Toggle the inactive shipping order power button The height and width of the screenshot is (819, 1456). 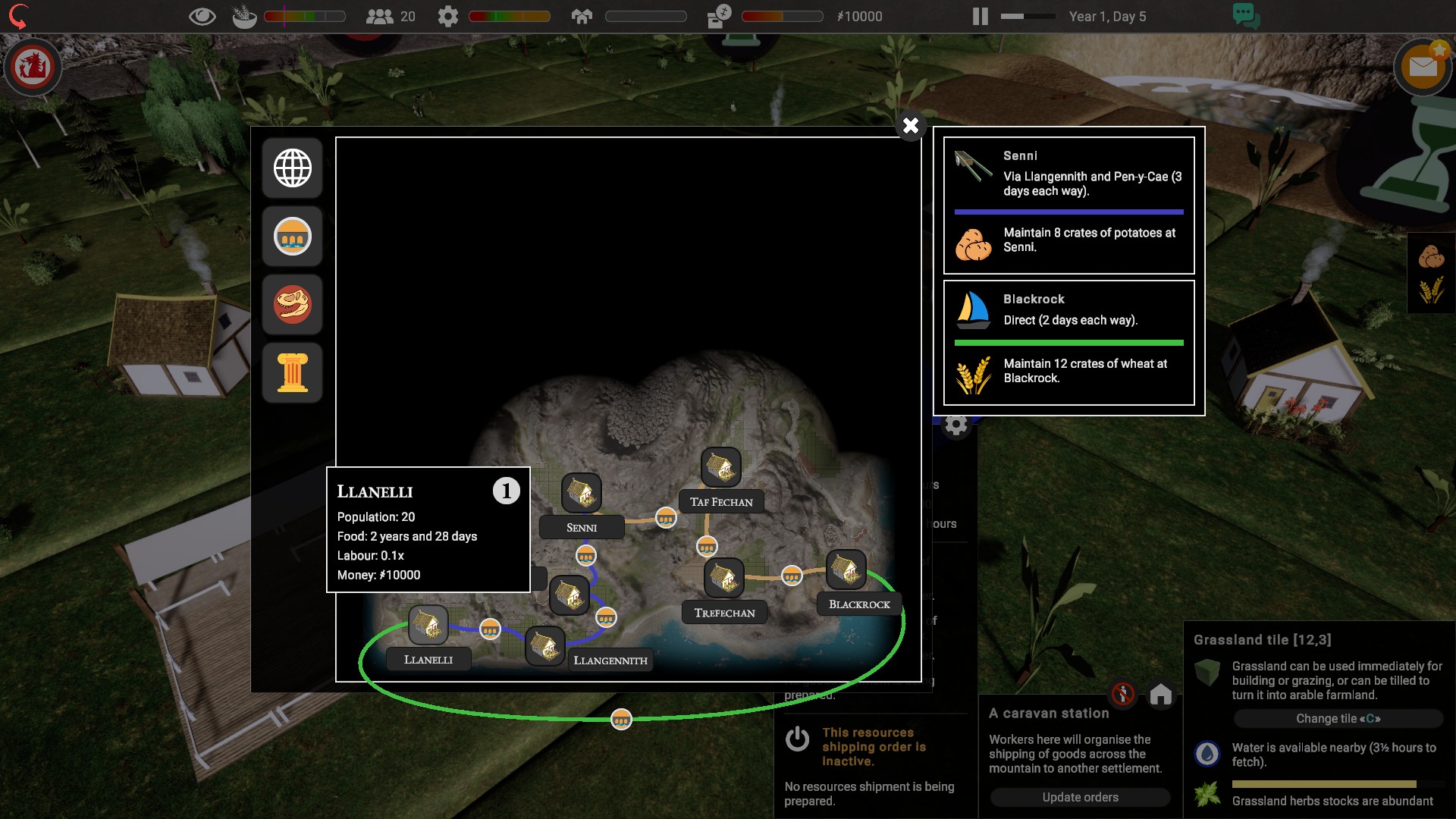(797, 739)
